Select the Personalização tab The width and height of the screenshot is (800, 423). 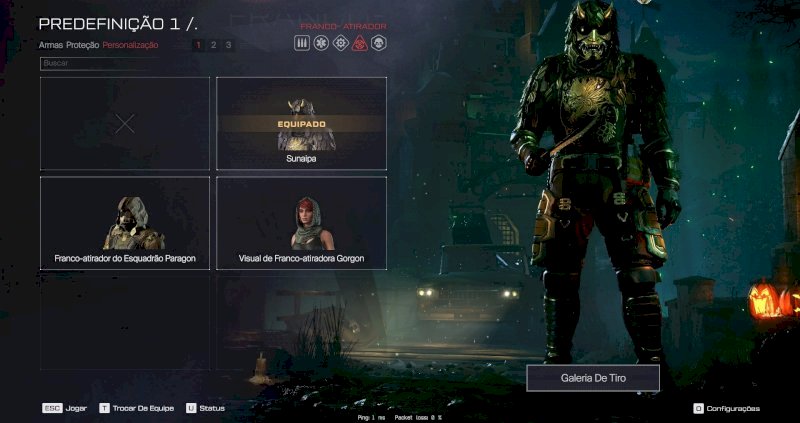coord(130,45)
